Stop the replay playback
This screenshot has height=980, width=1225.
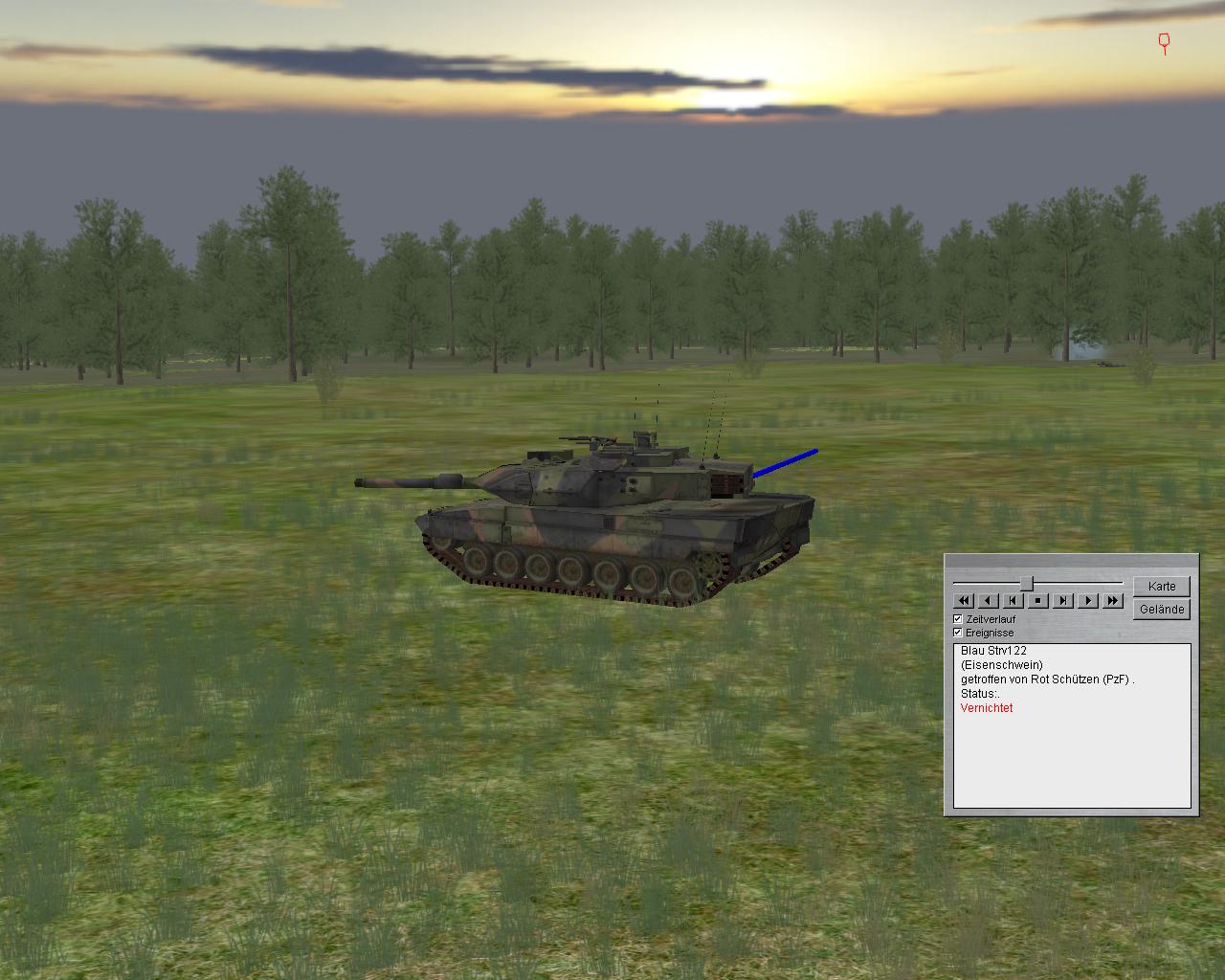tap(1038, 600)
